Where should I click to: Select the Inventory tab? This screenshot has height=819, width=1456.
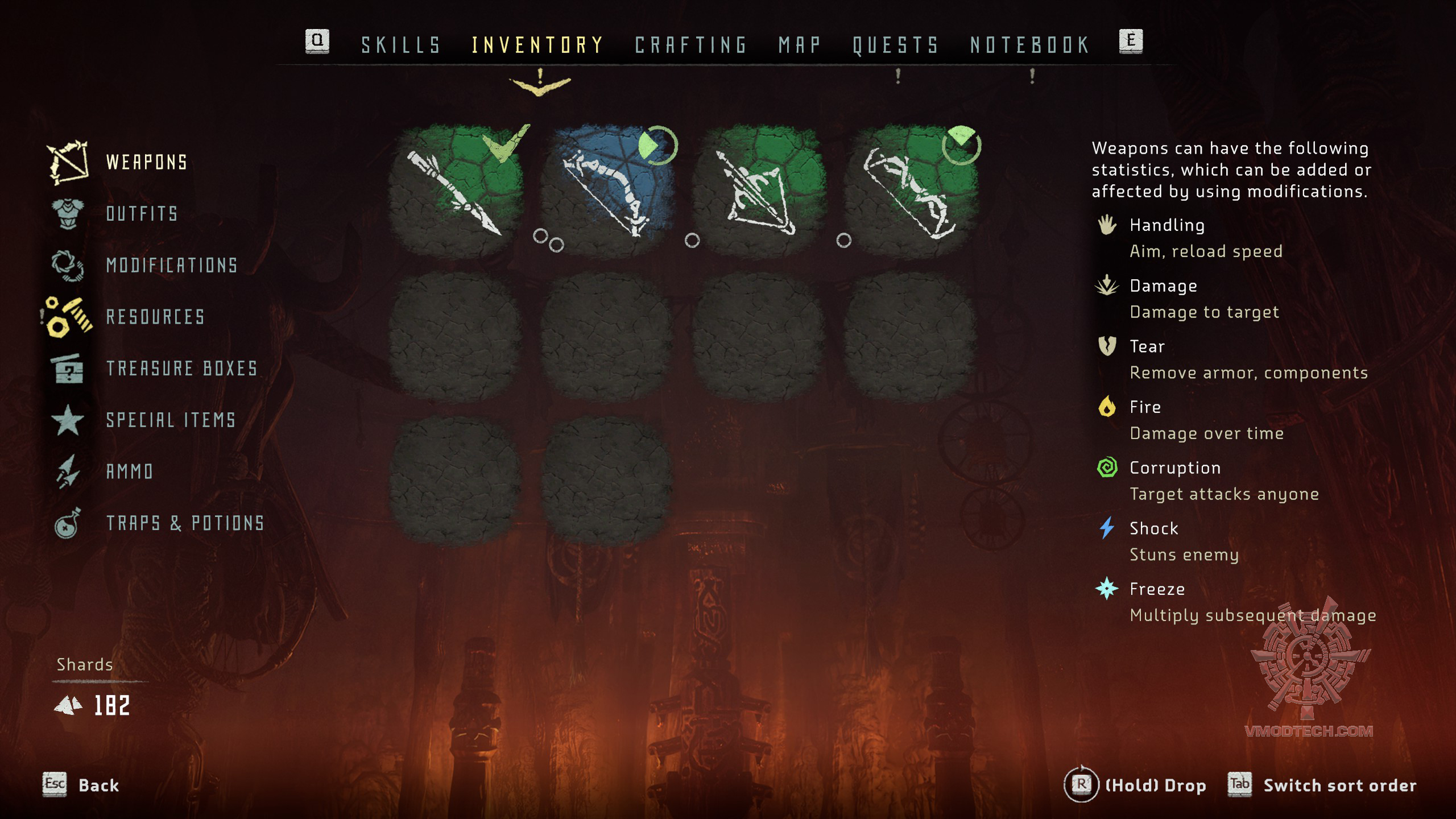(x=537, y=45)
